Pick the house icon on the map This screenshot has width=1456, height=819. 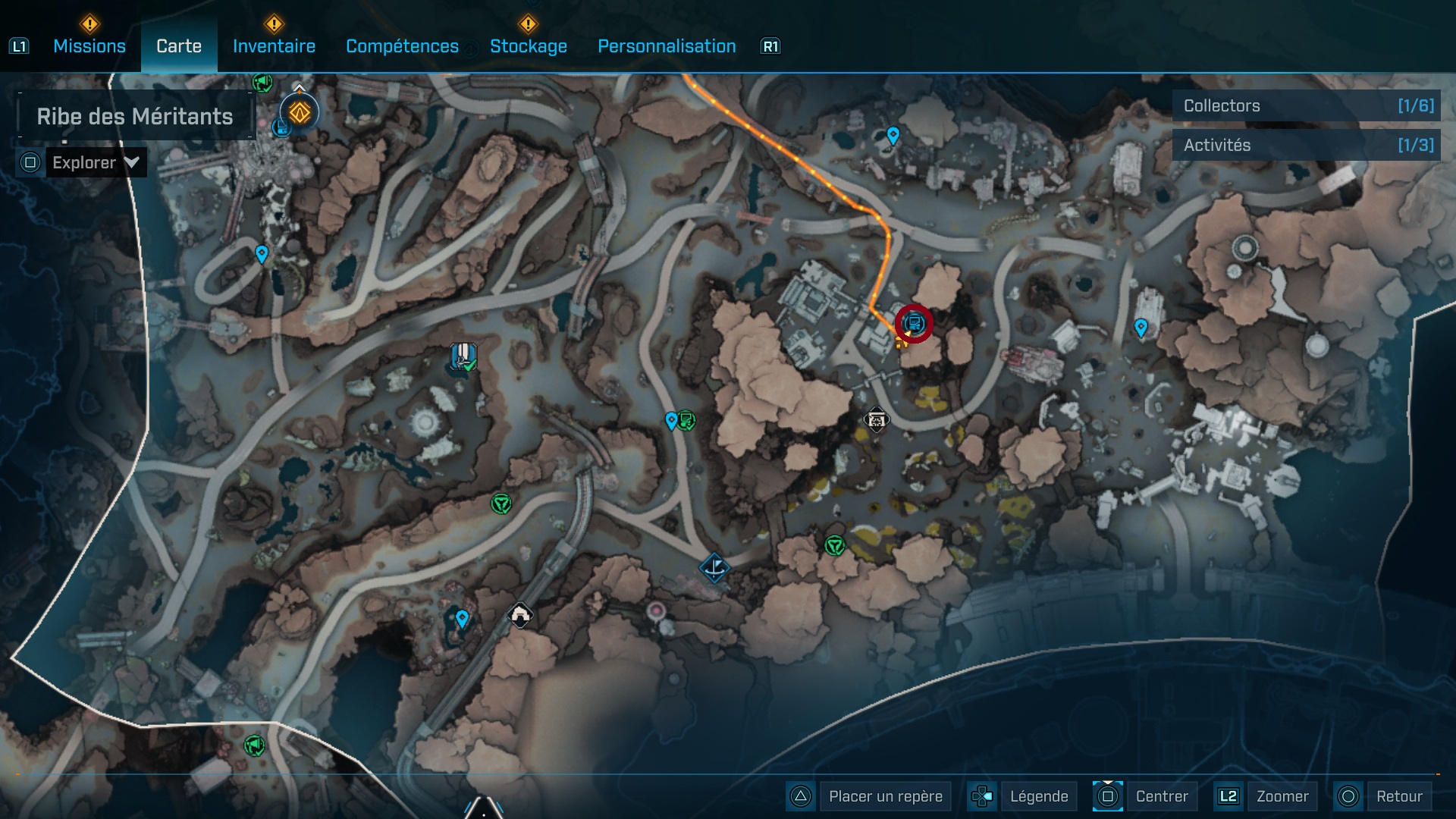coord(519,615)
